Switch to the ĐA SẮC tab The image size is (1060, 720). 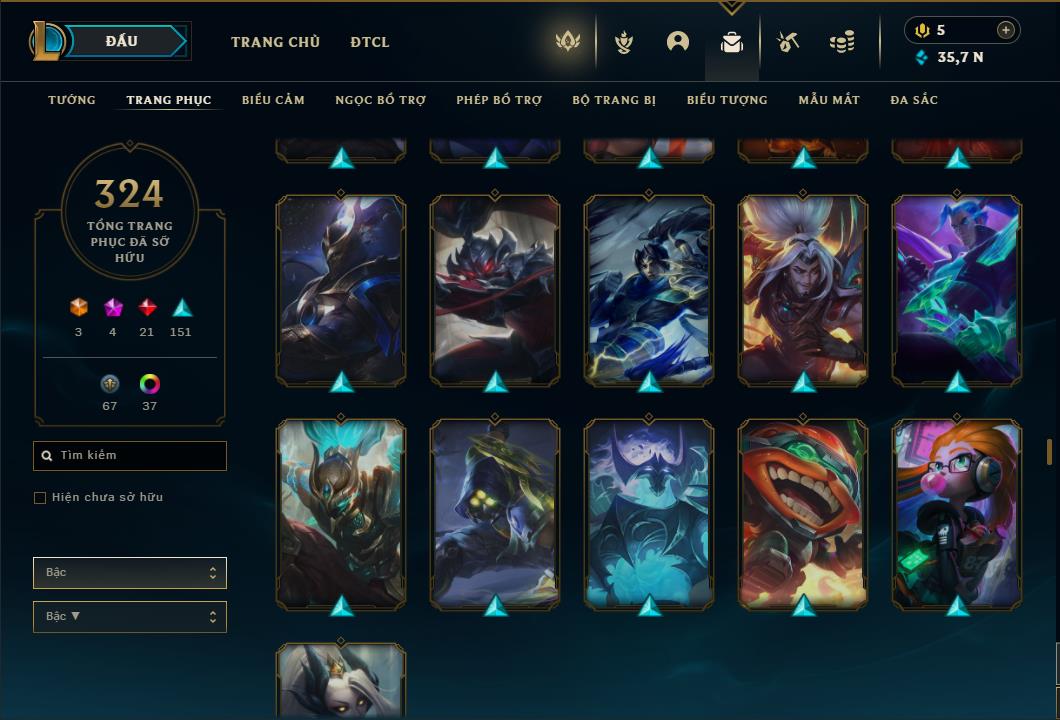tap(914, 100)
